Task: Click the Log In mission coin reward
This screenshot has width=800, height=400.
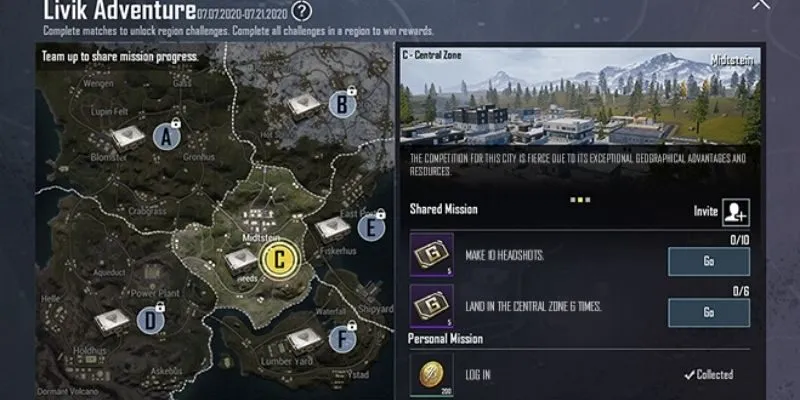Action: pos(432,373)
